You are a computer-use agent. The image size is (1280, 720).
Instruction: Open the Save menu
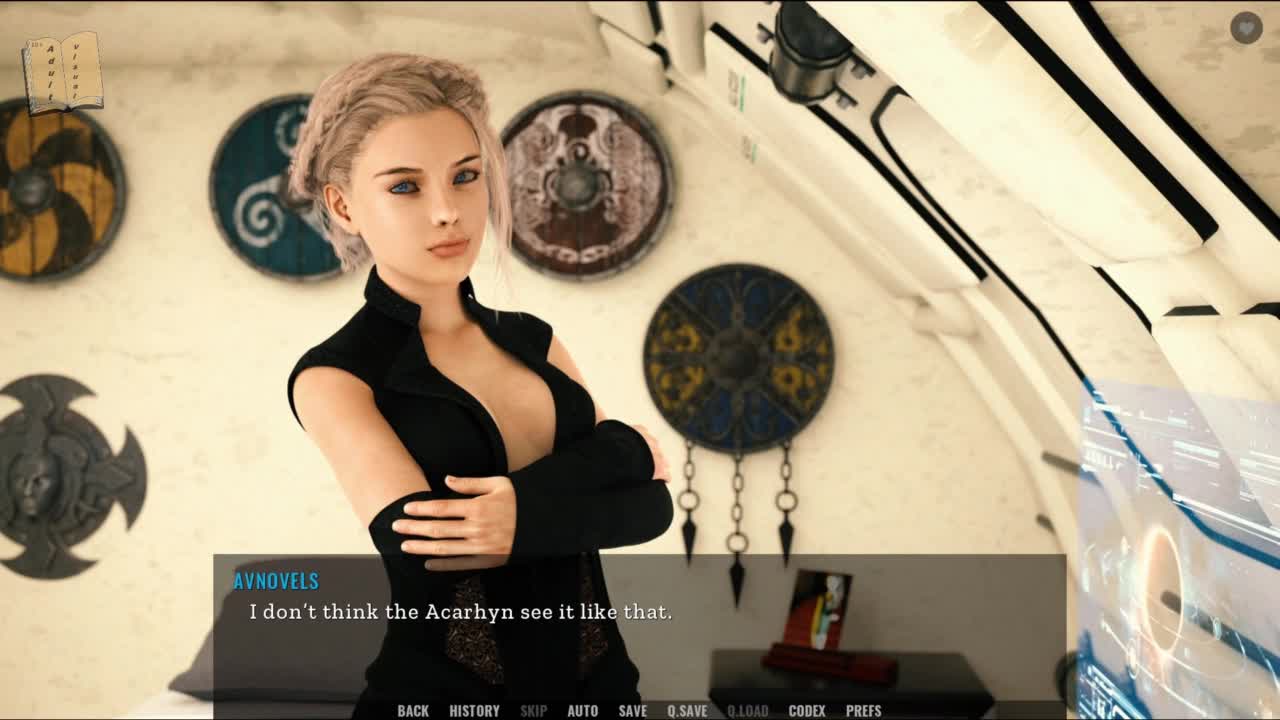pyautogui.click(x=632, y=710)
